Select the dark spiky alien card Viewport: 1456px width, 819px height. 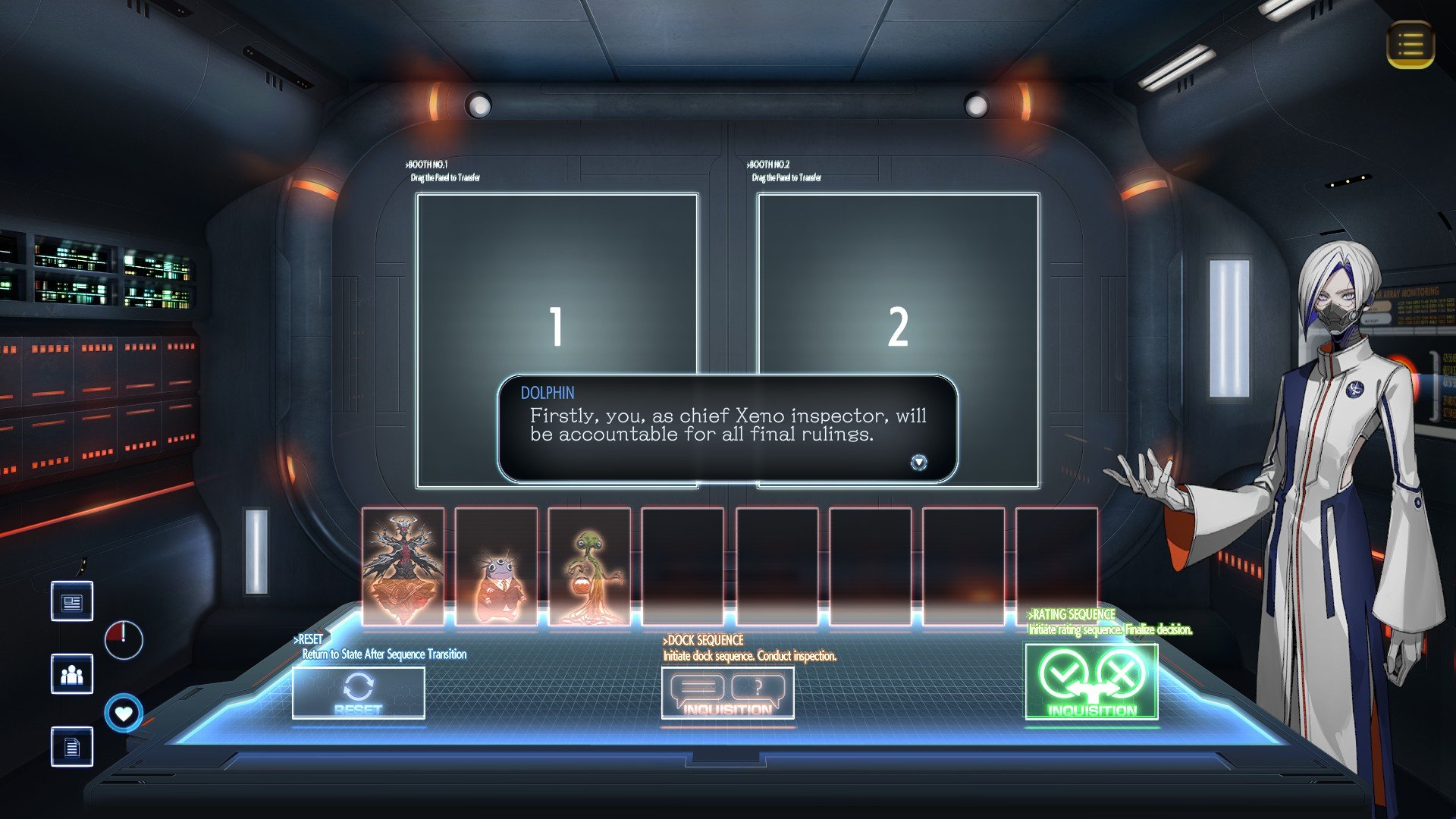pyautogui.click(x=403, y=566)
